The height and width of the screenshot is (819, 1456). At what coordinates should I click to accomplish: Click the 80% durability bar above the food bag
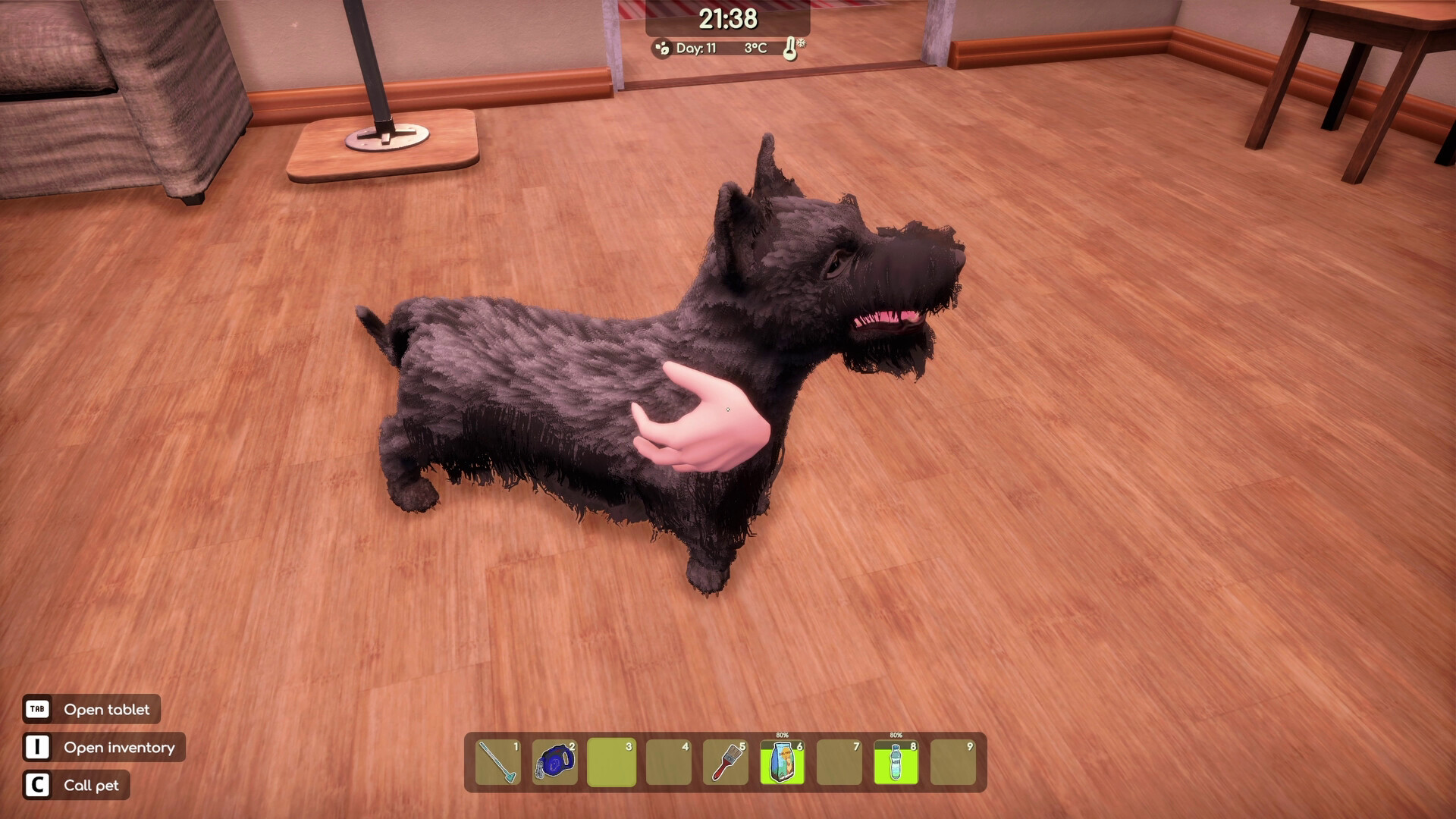[x=780, y=736]
